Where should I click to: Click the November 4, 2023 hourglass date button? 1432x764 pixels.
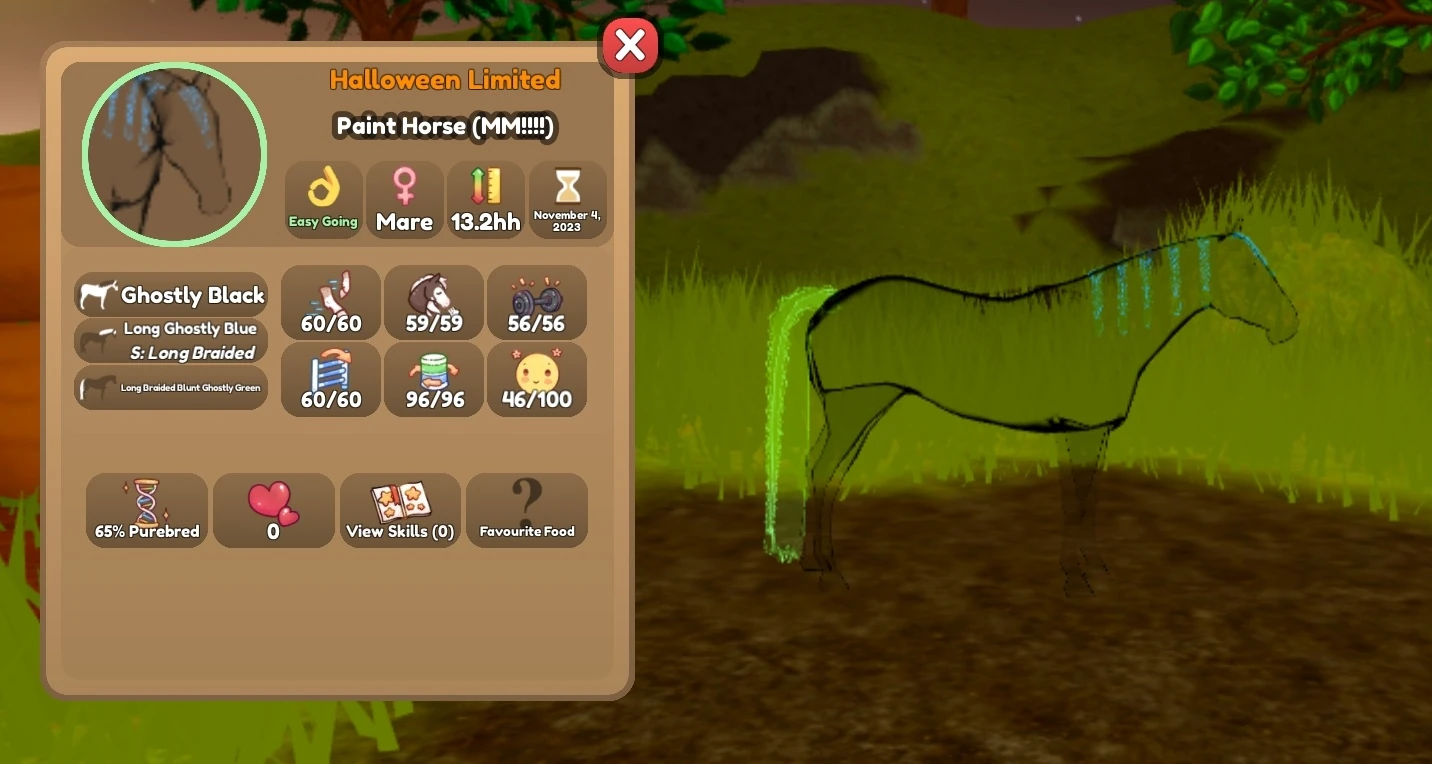tap(568, 199)
